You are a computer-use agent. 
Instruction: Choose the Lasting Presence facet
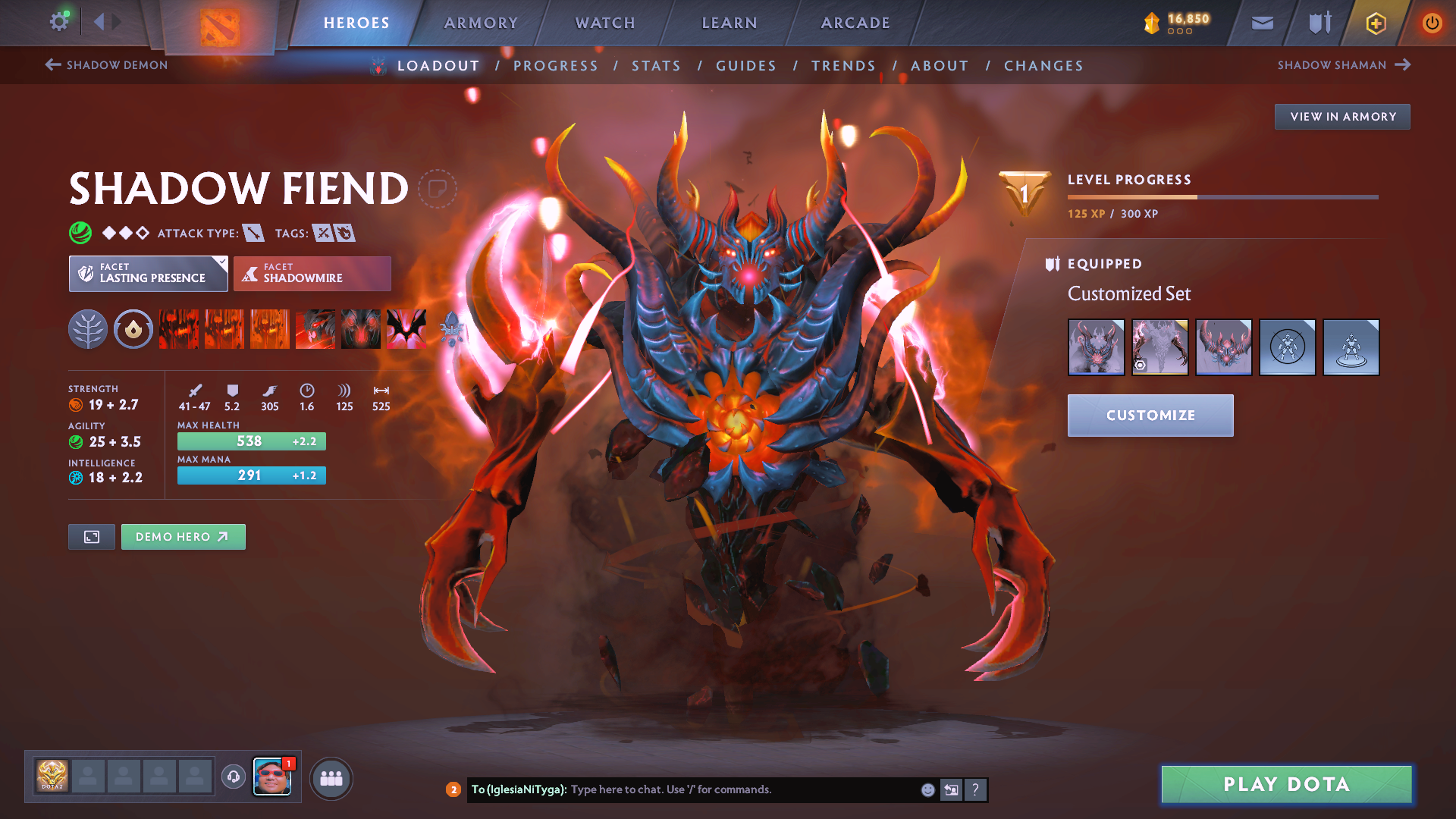pos(148,274)
